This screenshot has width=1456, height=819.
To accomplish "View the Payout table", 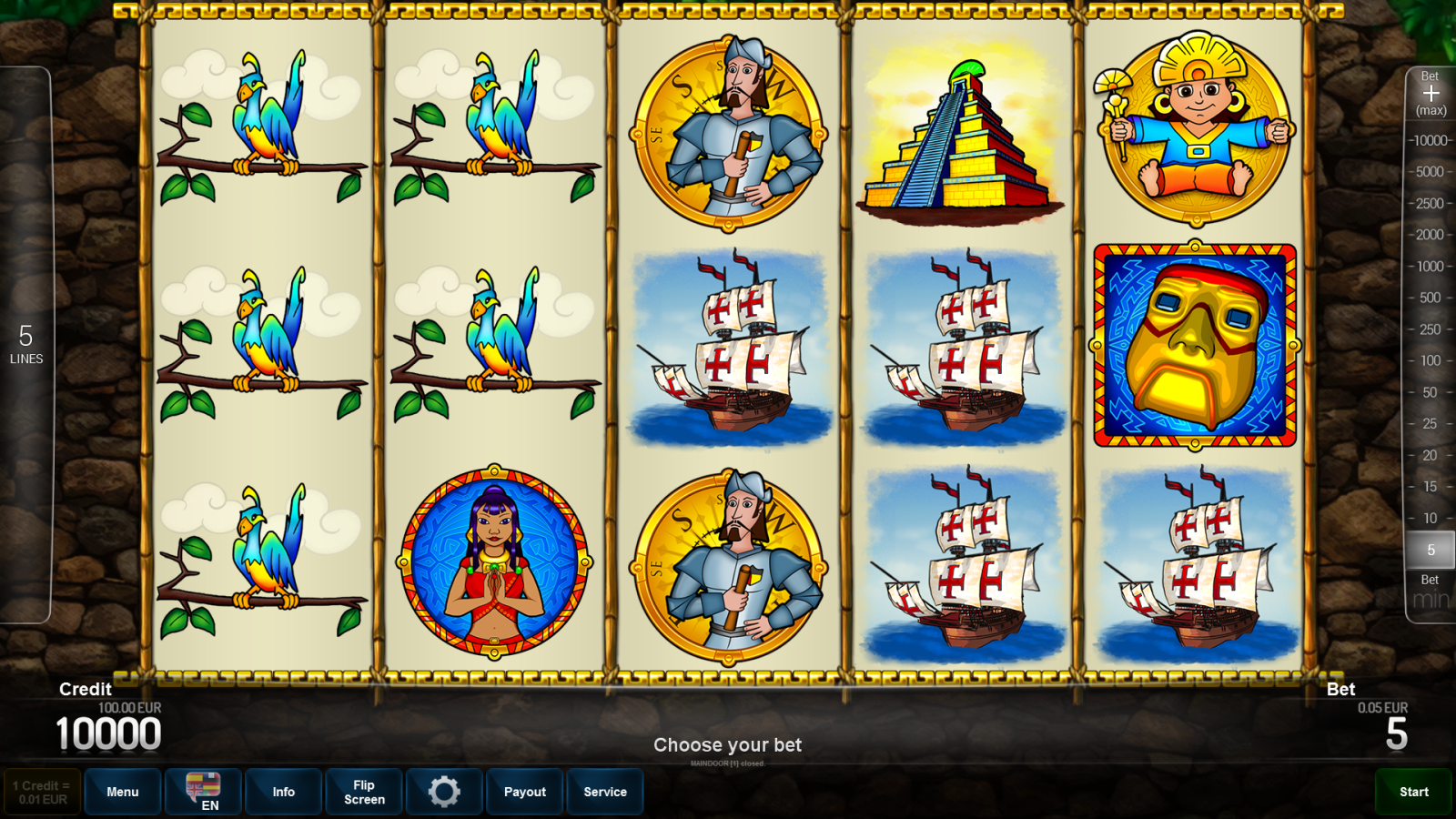I will coord(524,792).
